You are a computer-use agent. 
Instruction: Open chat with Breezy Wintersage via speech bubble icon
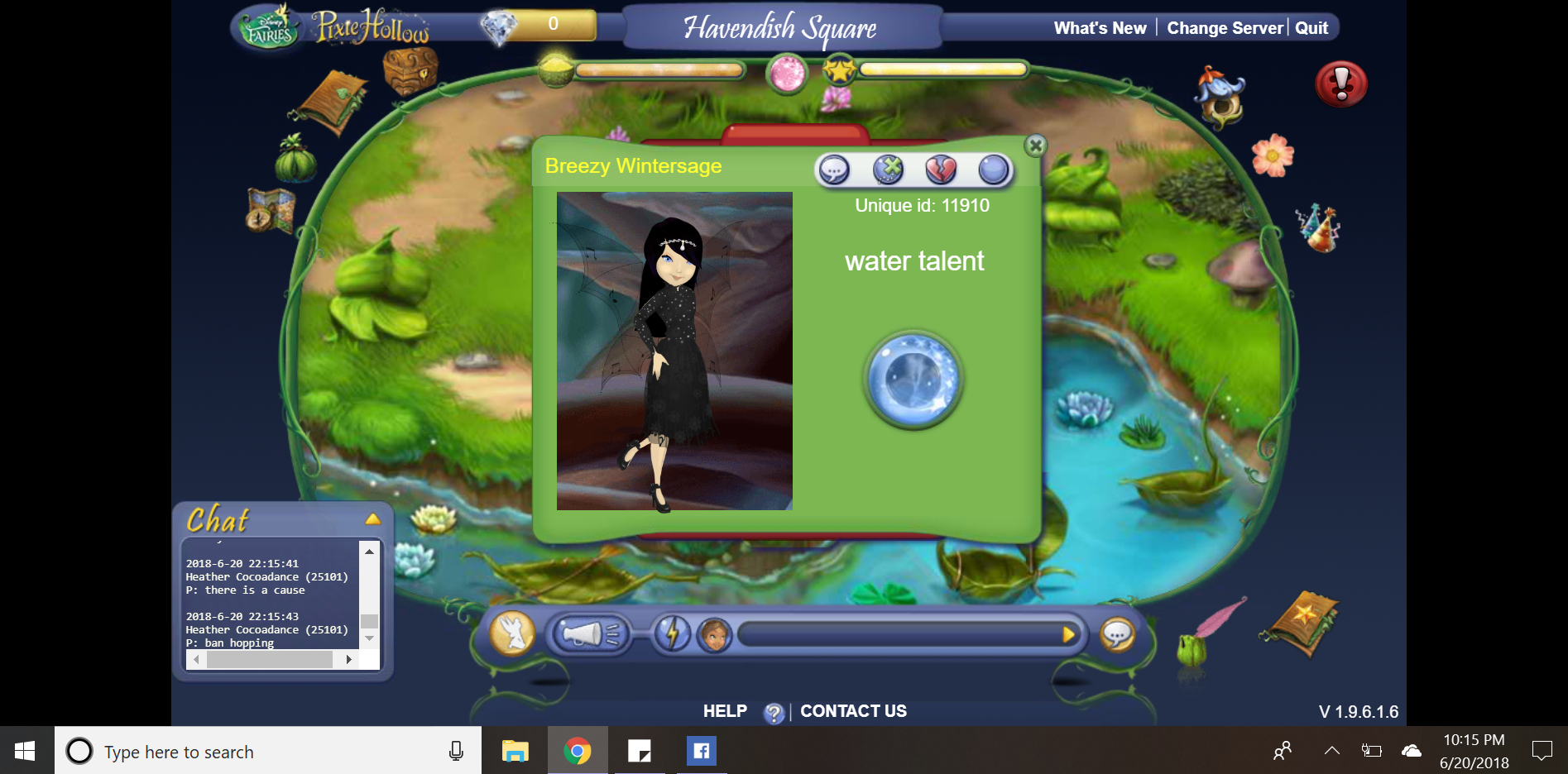tap(834, 170)
